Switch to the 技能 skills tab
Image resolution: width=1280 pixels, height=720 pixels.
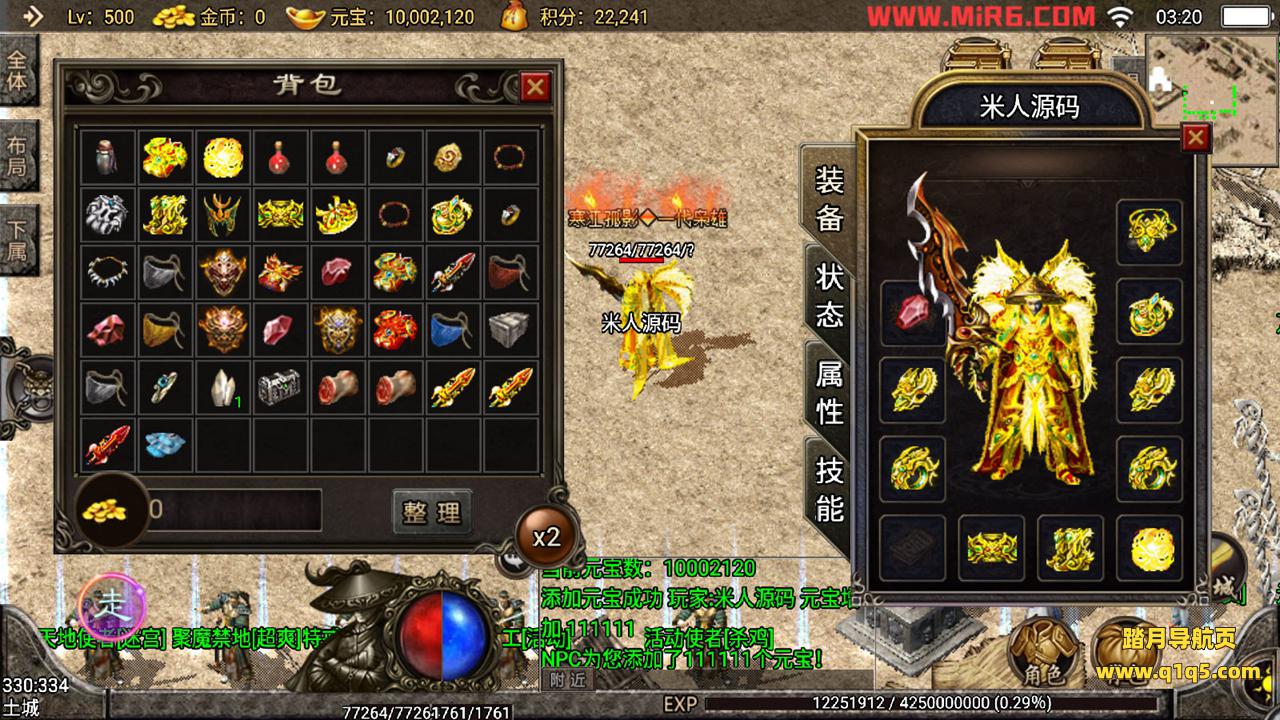tap(829, 487)
